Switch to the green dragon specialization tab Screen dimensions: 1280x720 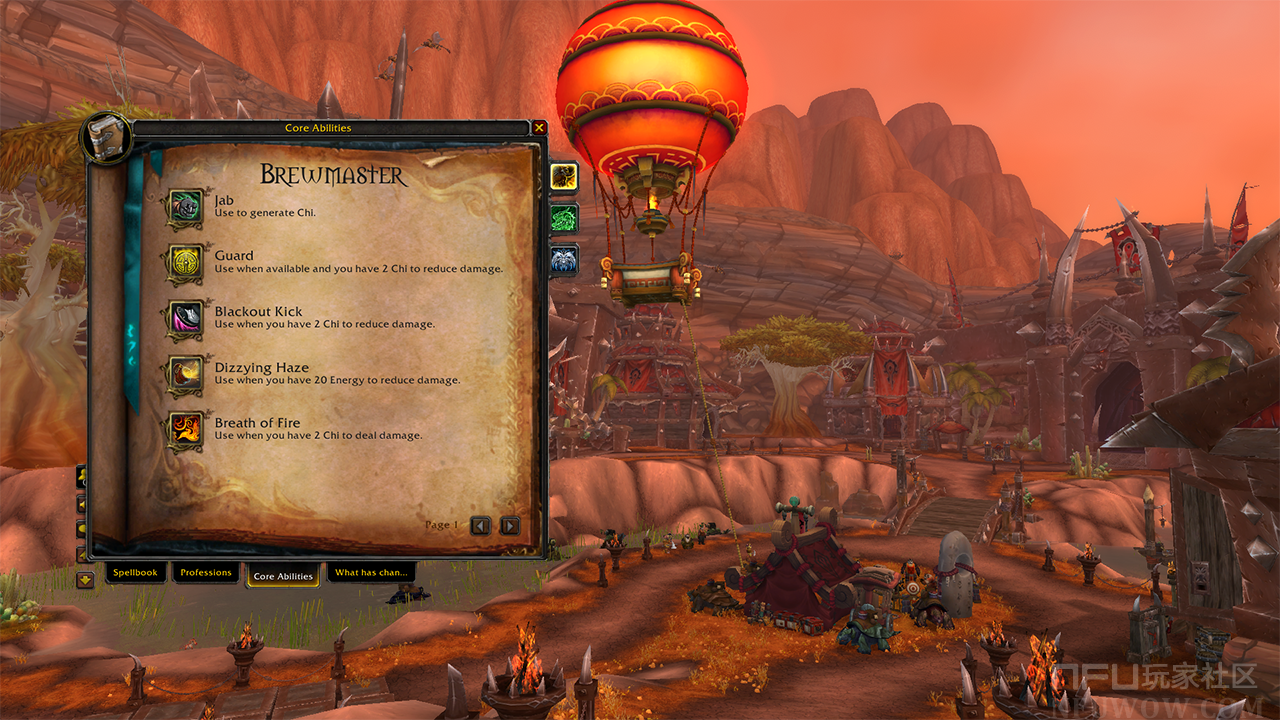[x=564, y=218]
